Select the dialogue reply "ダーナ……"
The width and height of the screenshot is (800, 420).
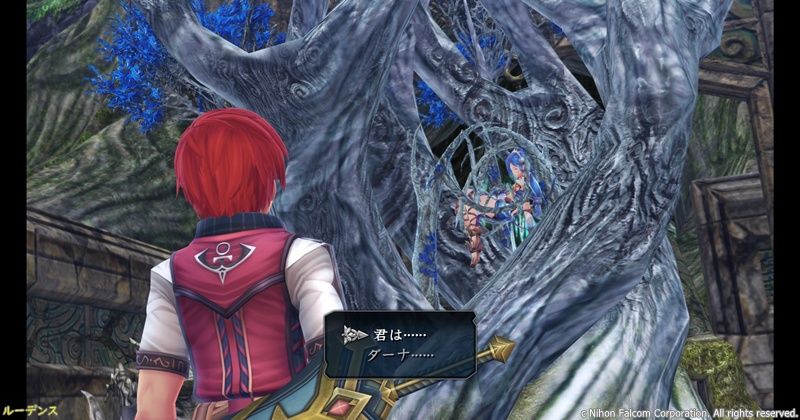click(400, 355)
